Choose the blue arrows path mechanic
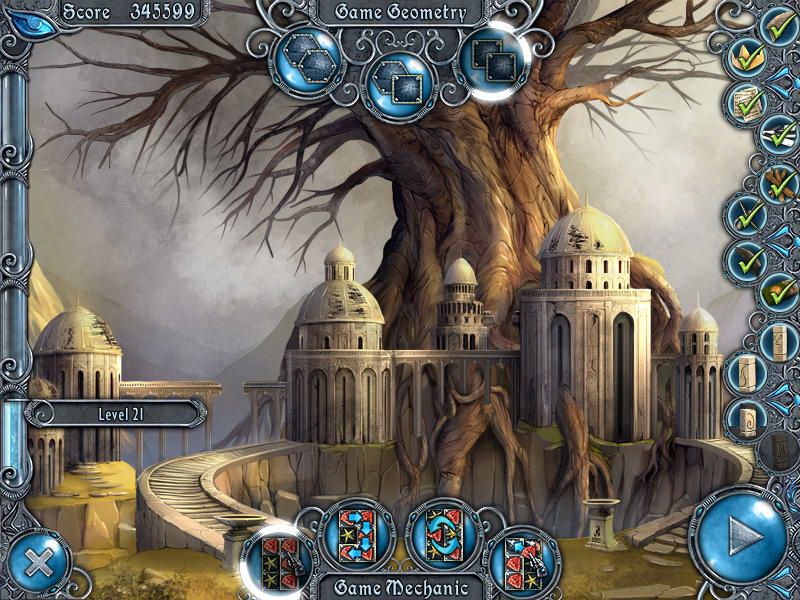The height and width of the screenshot is (600, 800). coord(357,532)
